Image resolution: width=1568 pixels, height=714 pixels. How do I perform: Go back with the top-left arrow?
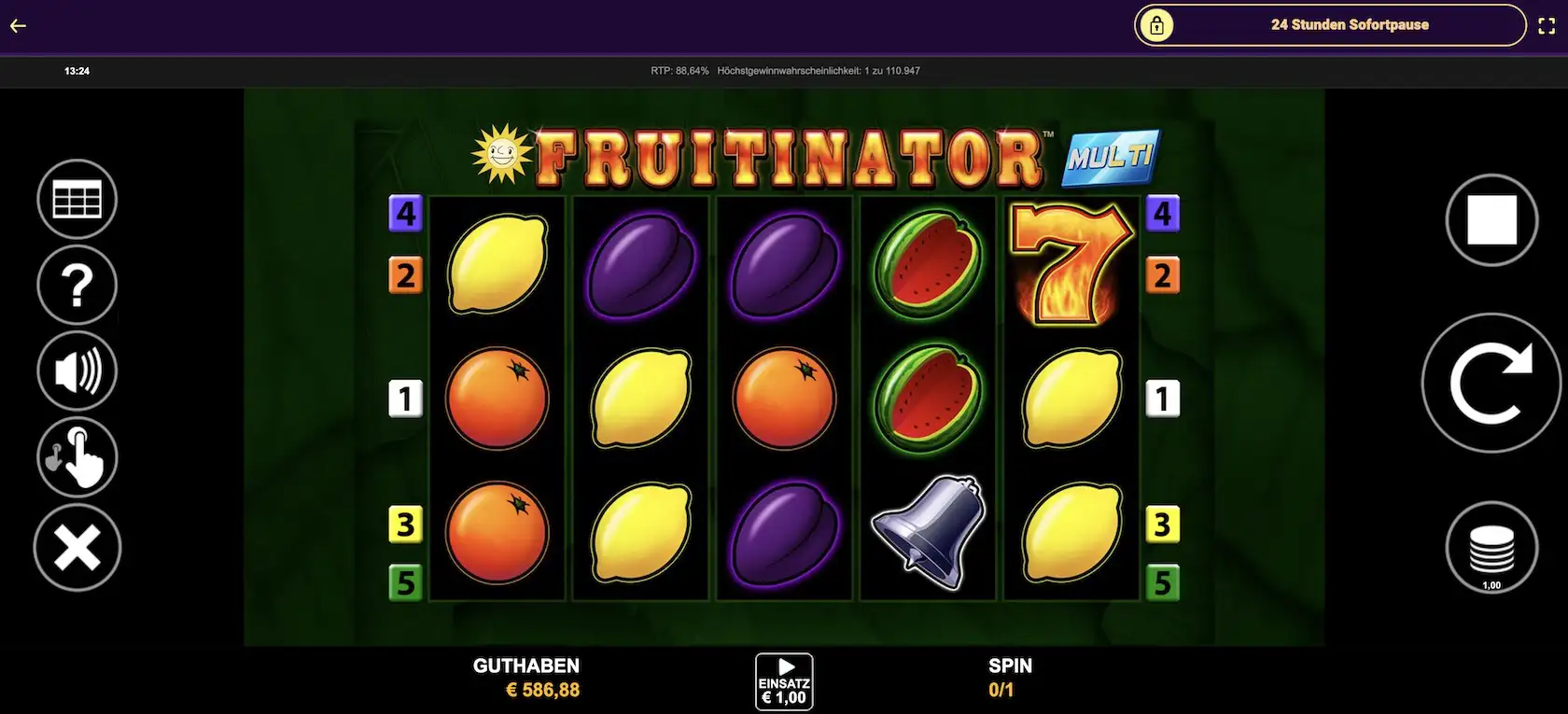(x=18, y=25)
